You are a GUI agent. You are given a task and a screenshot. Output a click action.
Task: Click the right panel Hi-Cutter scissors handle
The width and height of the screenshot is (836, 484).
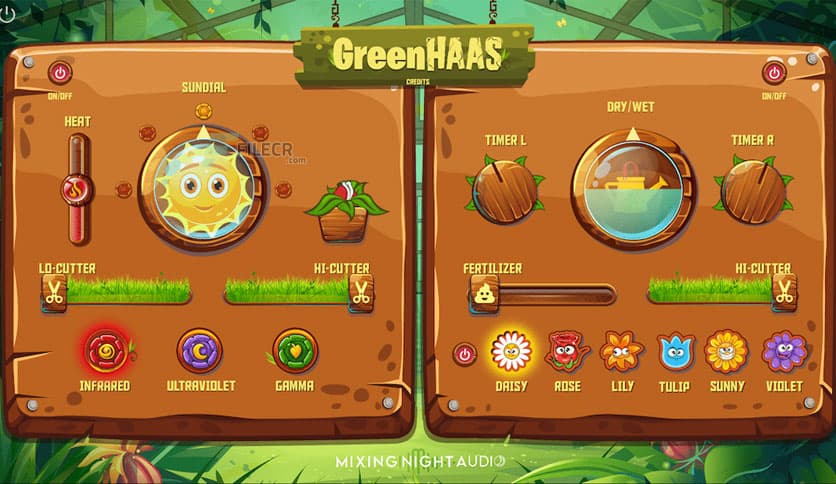pyautogui.click(x=784, y=290)
